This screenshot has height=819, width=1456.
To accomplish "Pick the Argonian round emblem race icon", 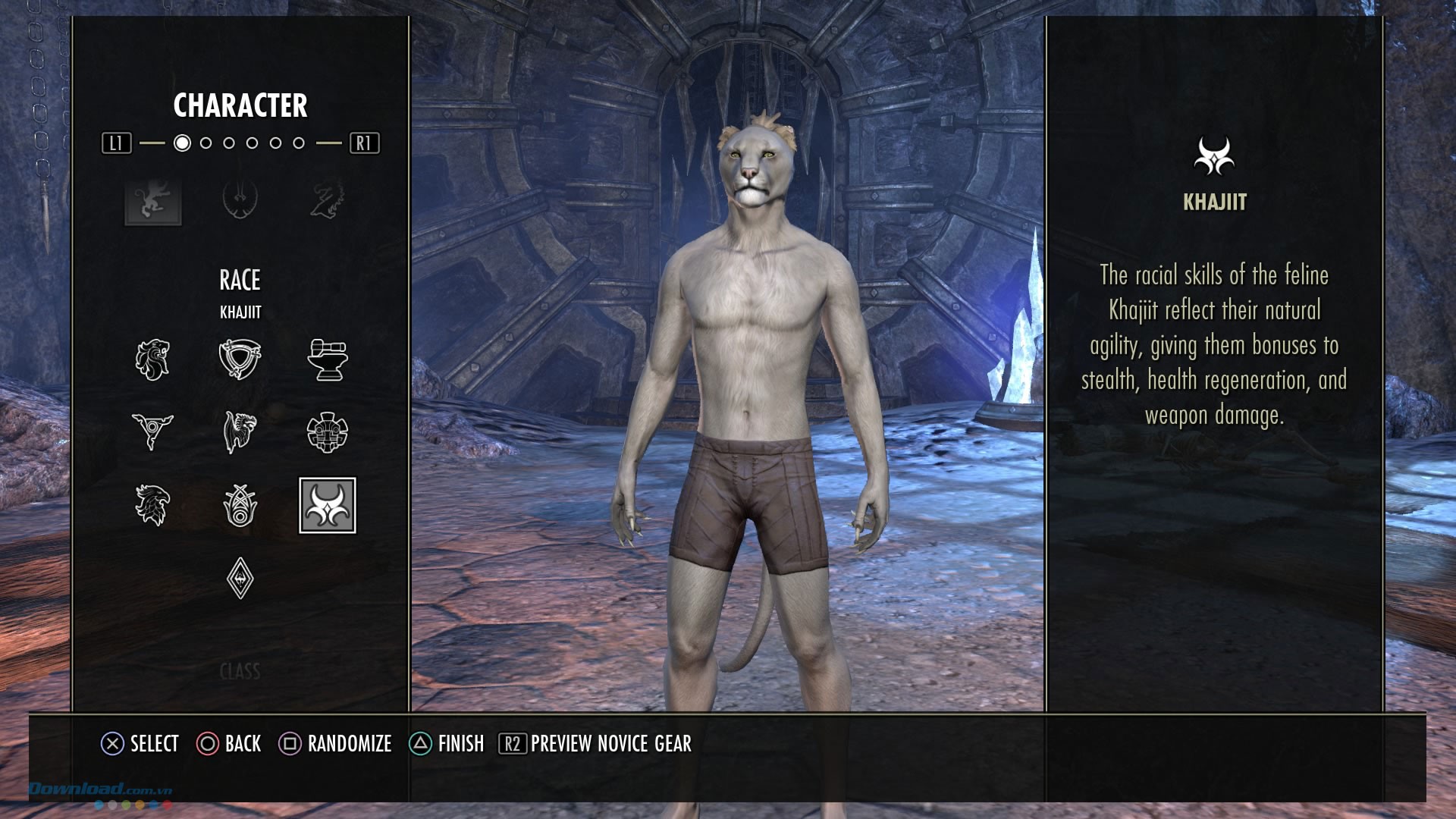I will [x=328, y=431].
